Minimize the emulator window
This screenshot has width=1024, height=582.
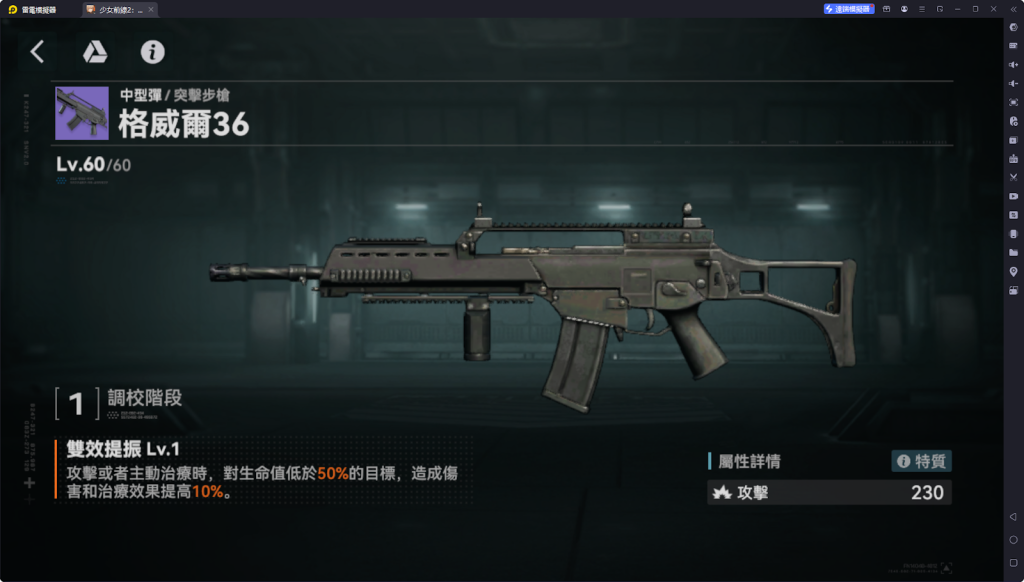(957, 9)
